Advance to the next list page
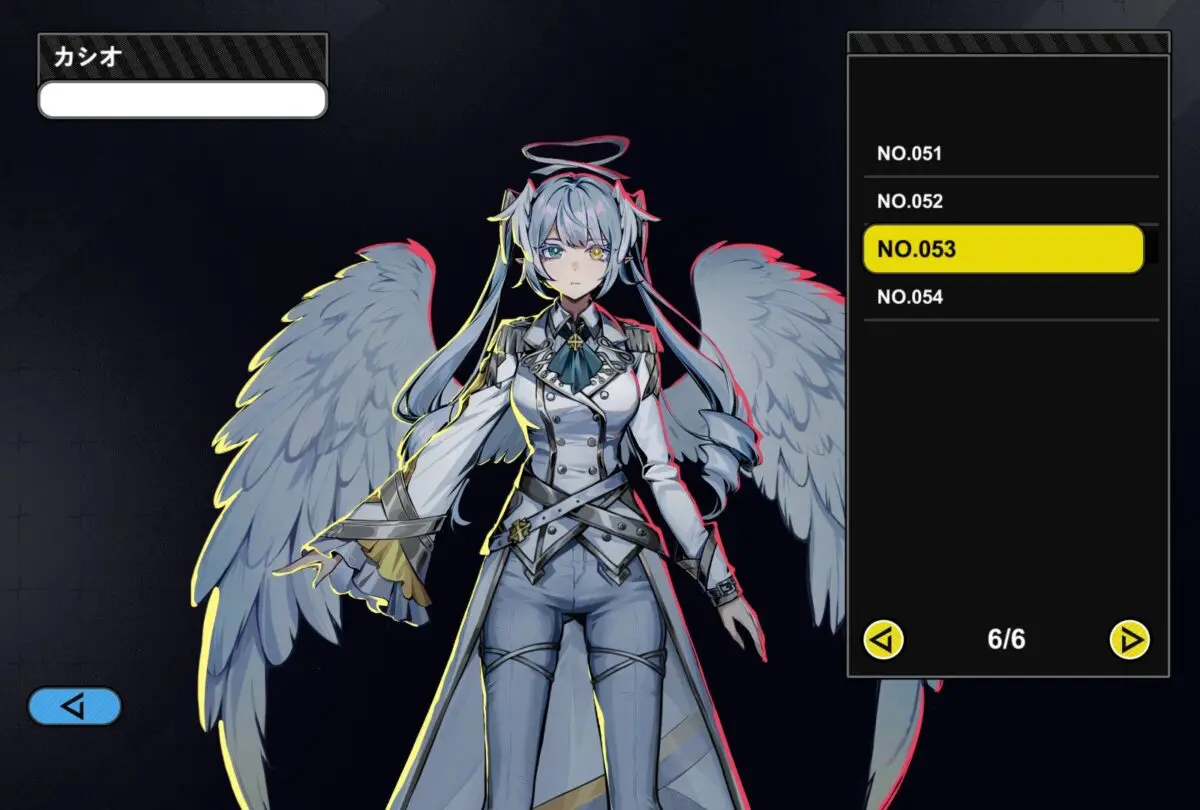1200x810 pixels. coord(1130,639)
